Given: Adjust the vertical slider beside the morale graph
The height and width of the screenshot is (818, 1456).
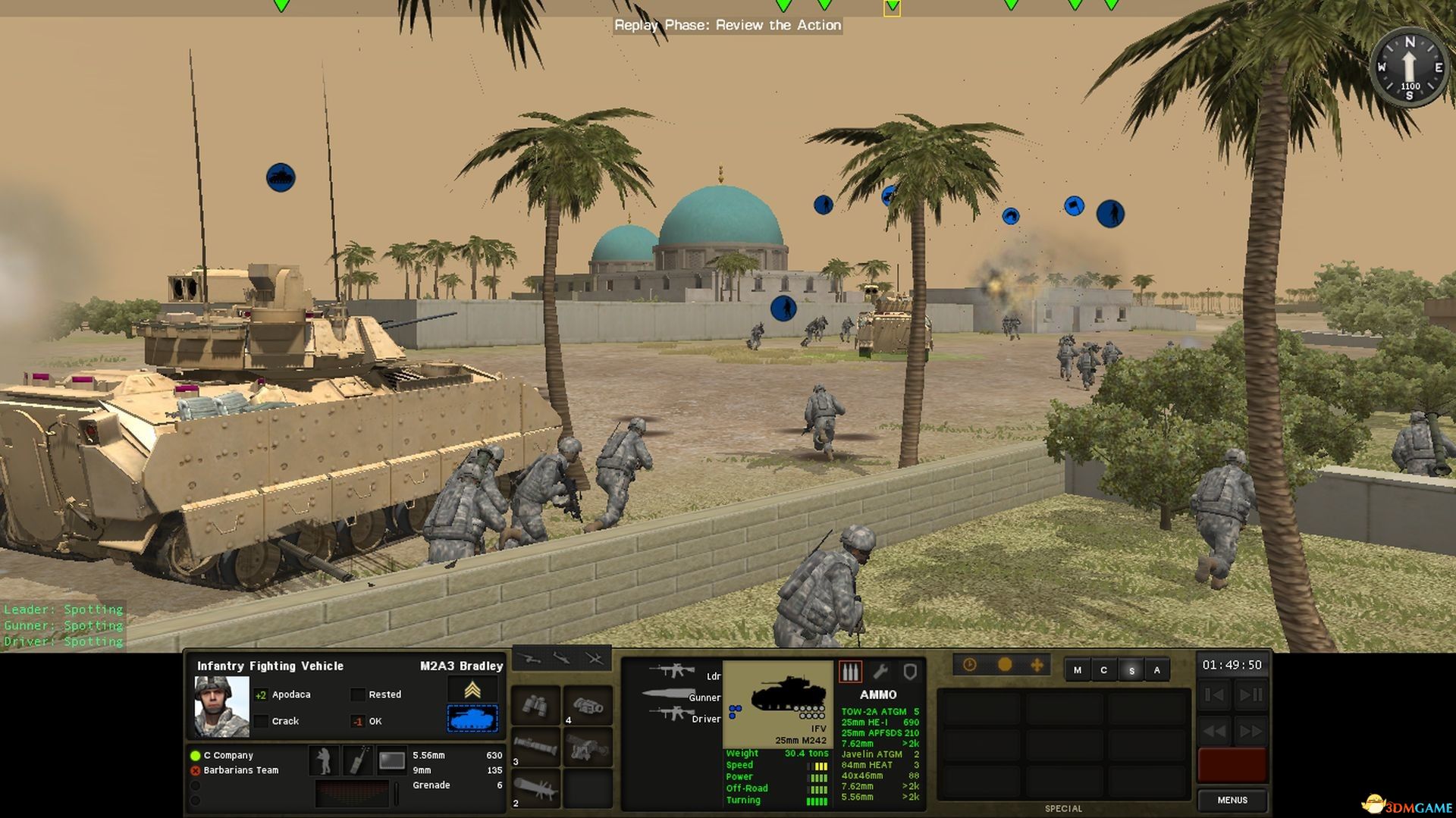Looking at the screenshot, I should [x=396, y=794].
